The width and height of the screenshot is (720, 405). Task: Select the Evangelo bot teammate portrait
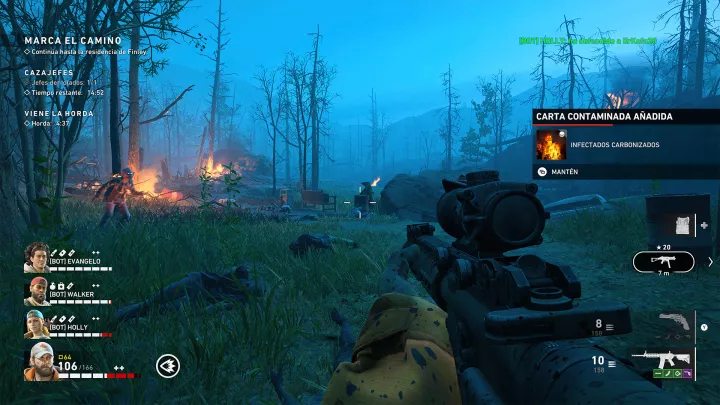[x=36, y=258]
